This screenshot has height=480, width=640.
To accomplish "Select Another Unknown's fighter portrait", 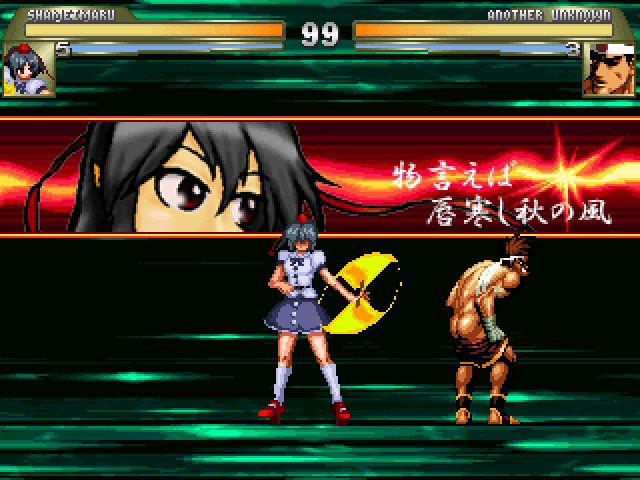I will click(x=609, y=69).
